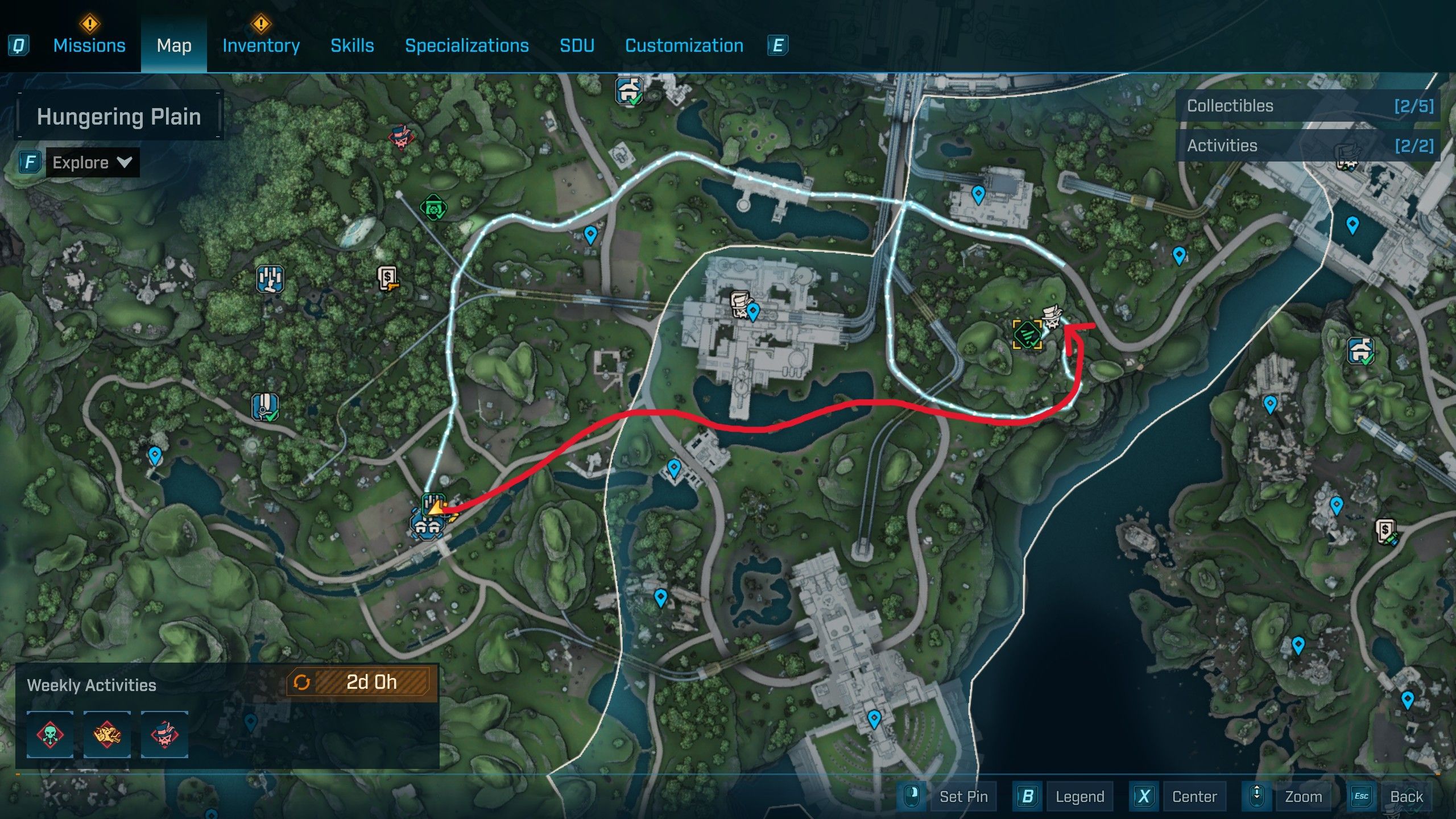This screenshot has width=1456, height=819.
Task: Show the Collectibles progress entry
Action: [x=1308, y=106]
